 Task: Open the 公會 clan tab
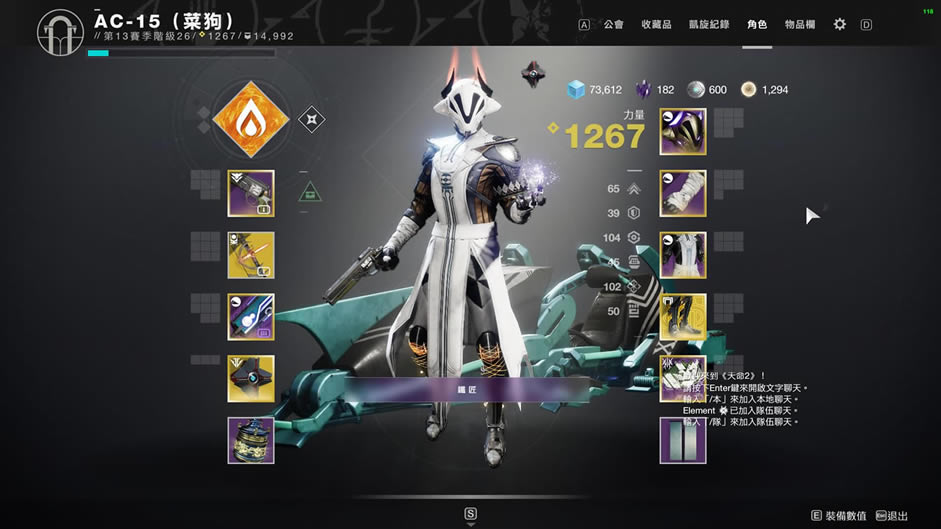613,24
